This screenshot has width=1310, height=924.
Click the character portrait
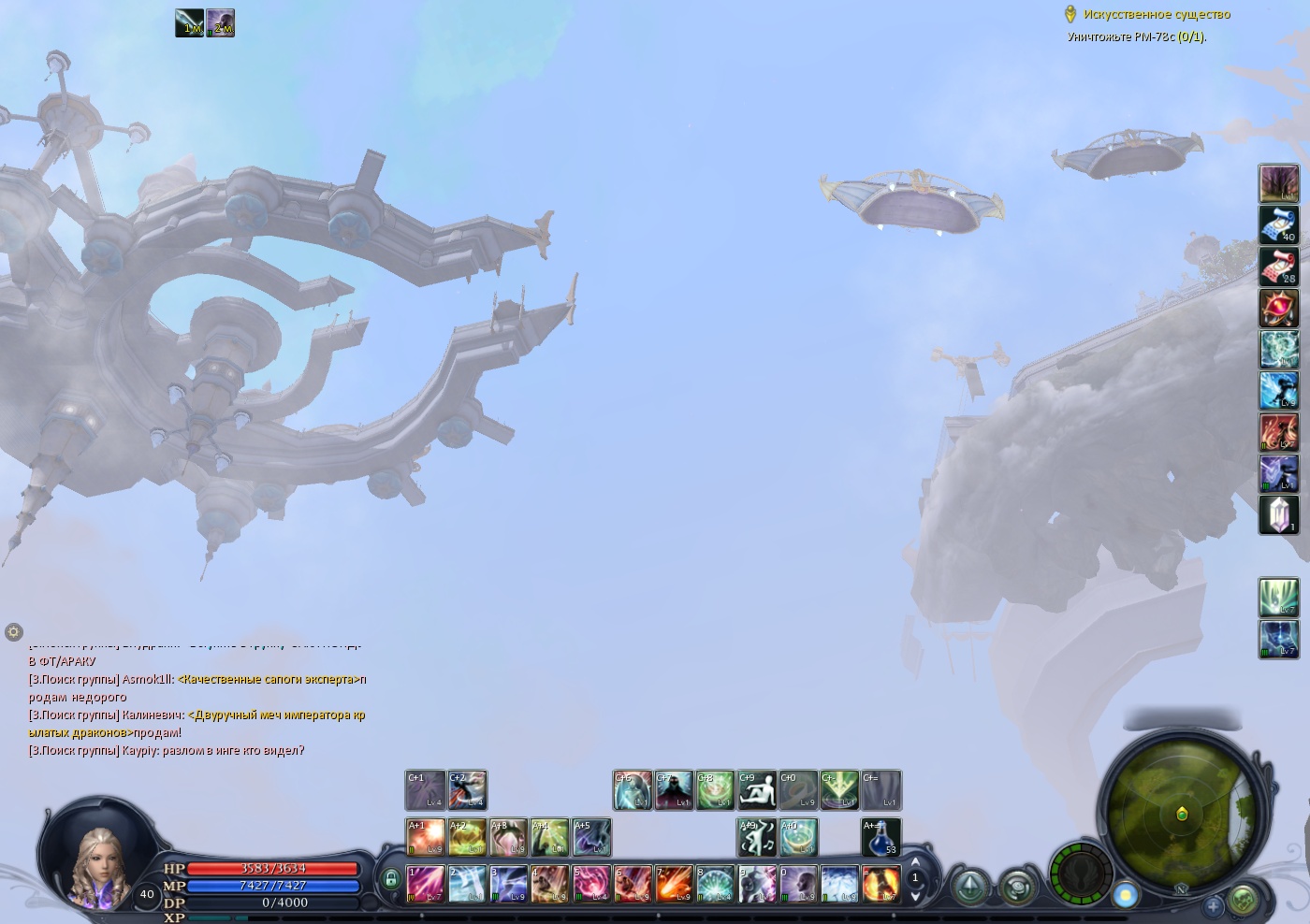(x=97, y=860)
